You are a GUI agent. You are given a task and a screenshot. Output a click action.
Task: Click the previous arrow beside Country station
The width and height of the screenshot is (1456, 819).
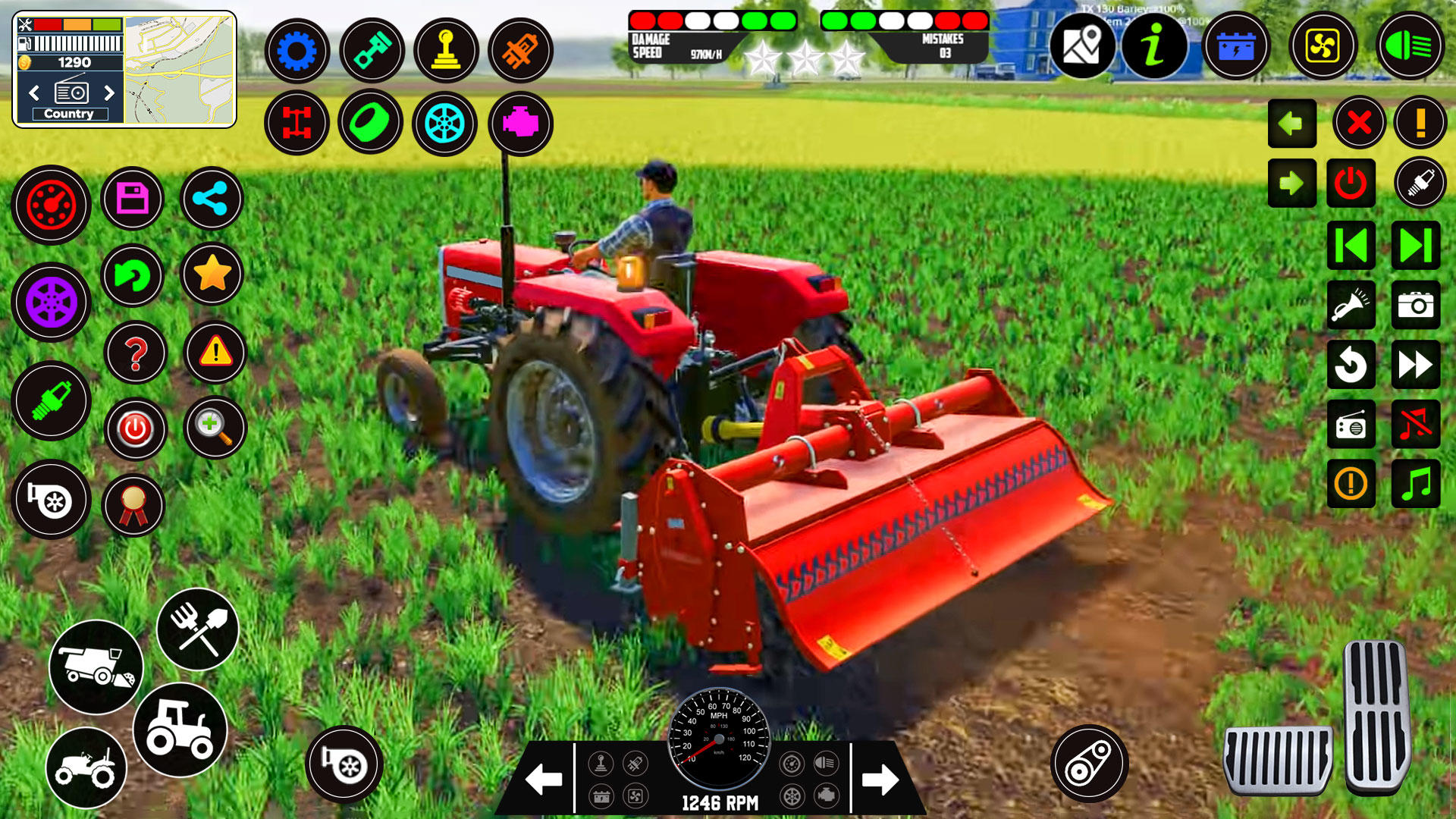click(33, 94)
